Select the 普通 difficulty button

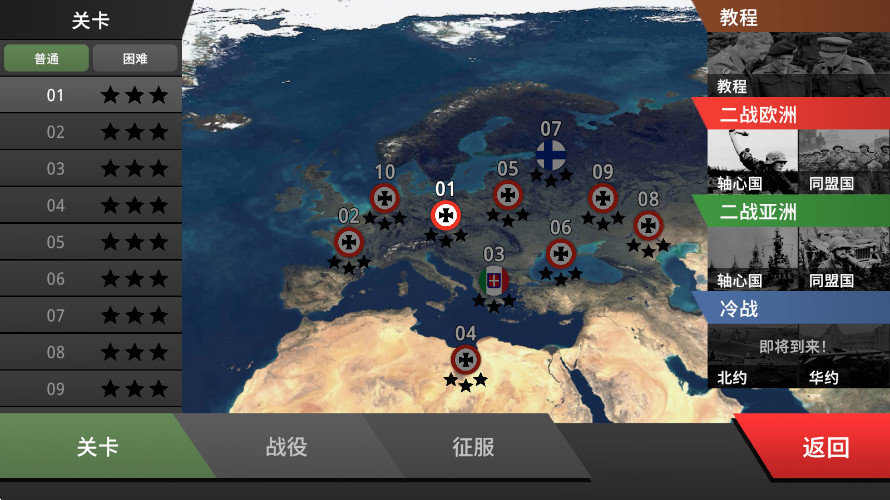point(46,58)
